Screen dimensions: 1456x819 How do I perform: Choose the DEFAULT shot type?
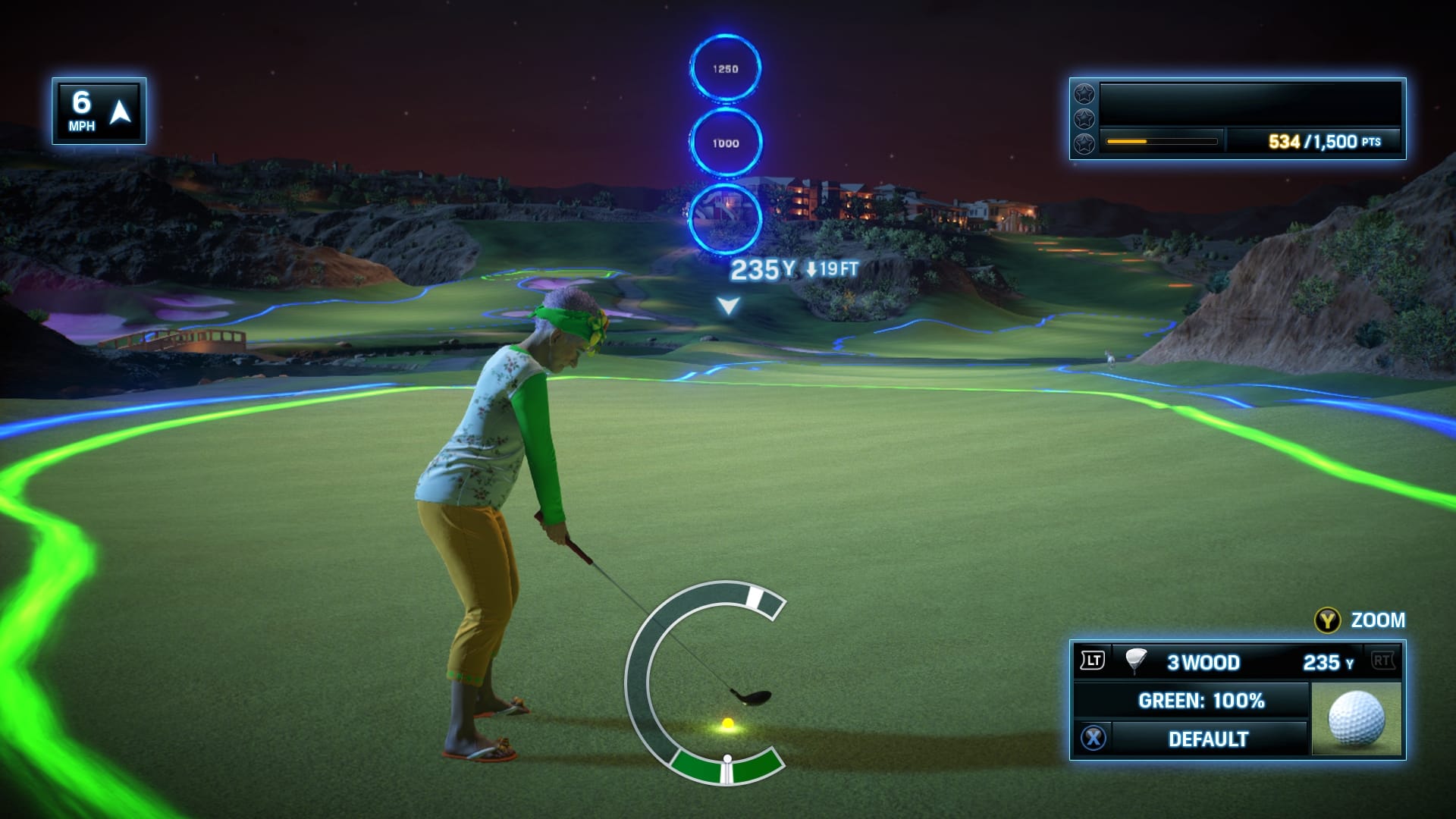1208,739
